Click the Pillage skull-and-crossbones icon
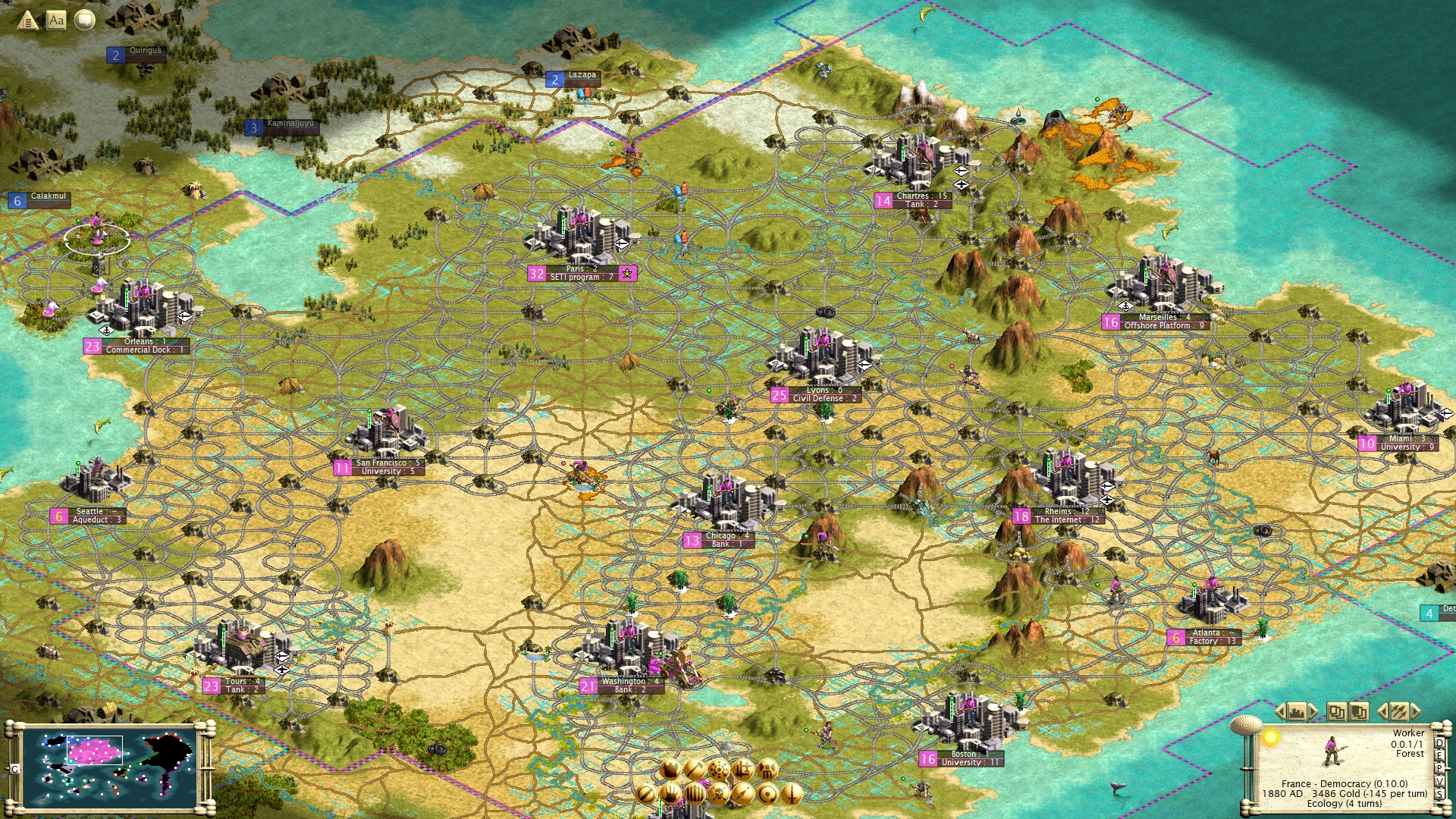This screenshot has height=819, width=1456. point(719,795)
